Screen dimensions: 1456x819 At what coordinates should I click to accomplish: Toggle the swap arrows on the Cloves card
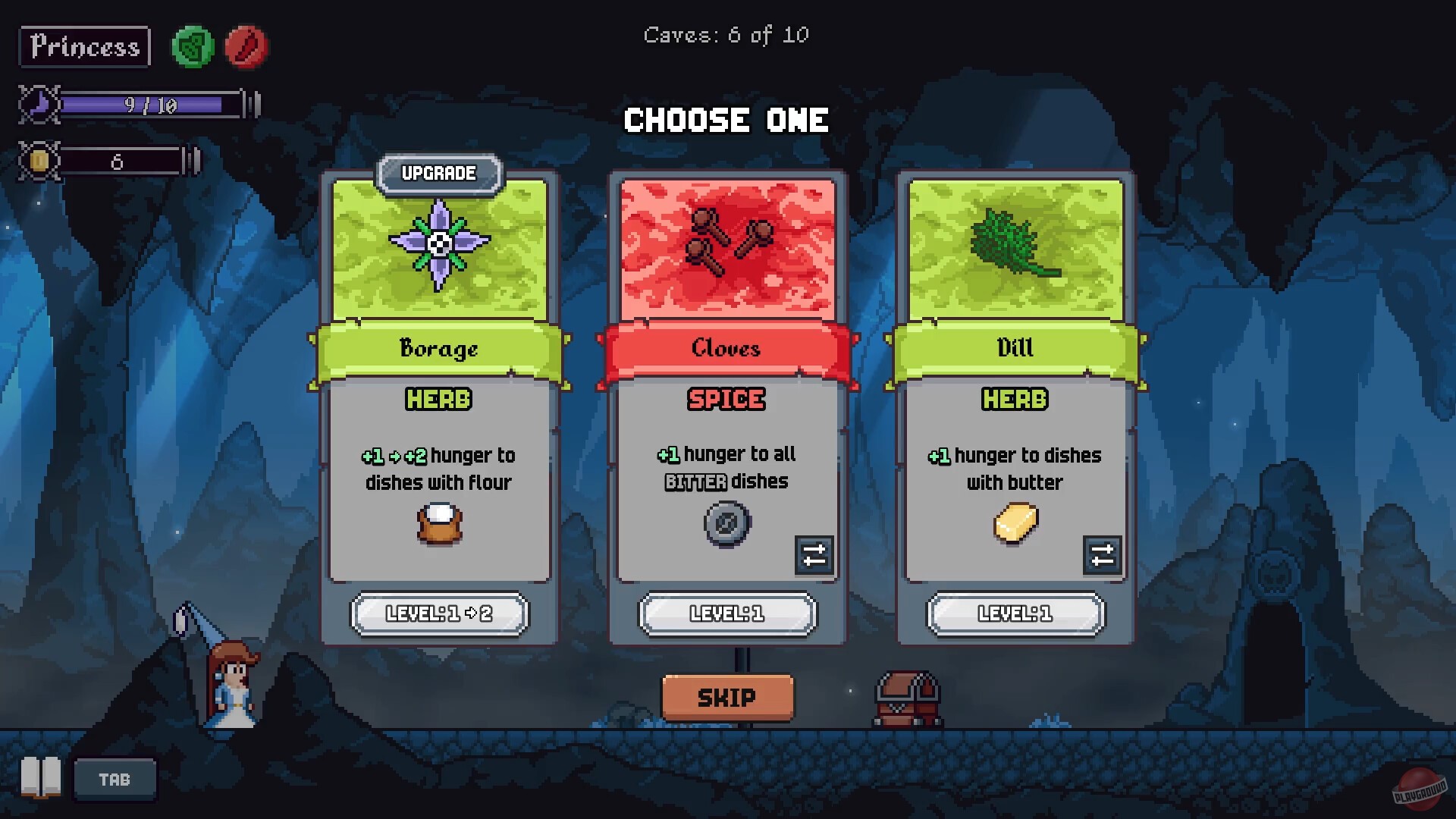click(814, 556)
